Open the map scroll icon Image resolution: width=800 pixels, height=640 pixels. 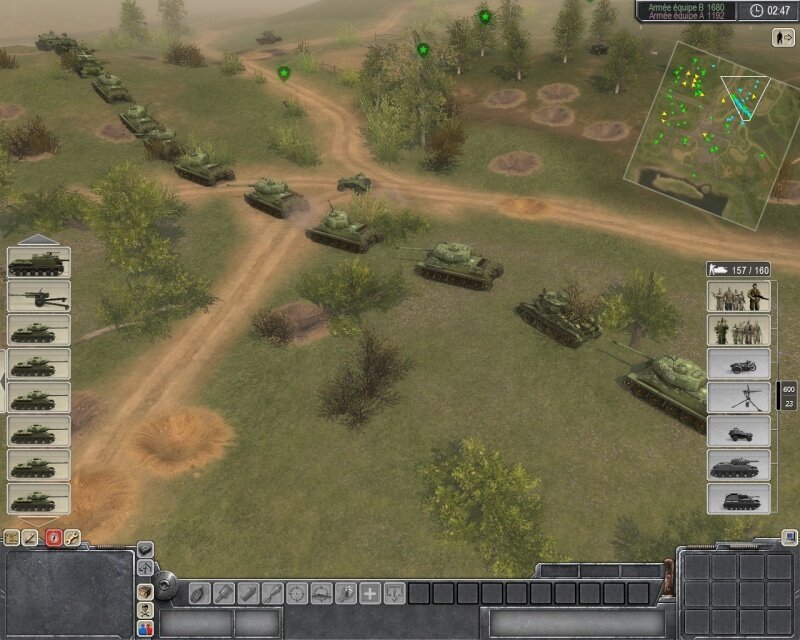(x=12, y=537)
